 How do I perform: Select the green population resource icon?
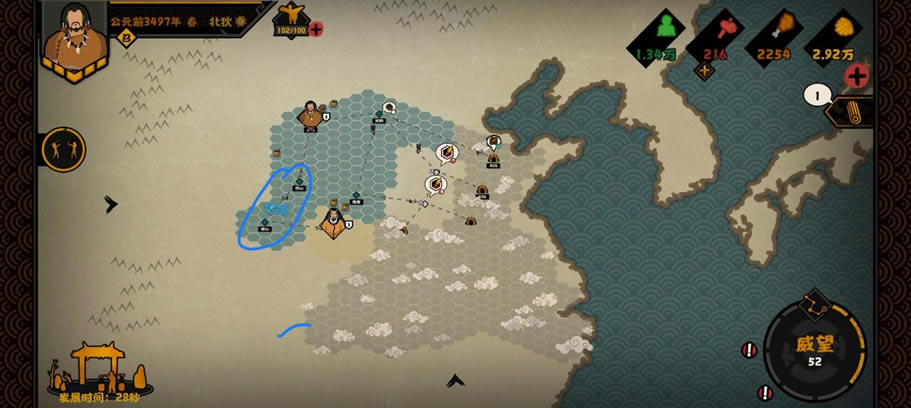click(x=663, y=29)
